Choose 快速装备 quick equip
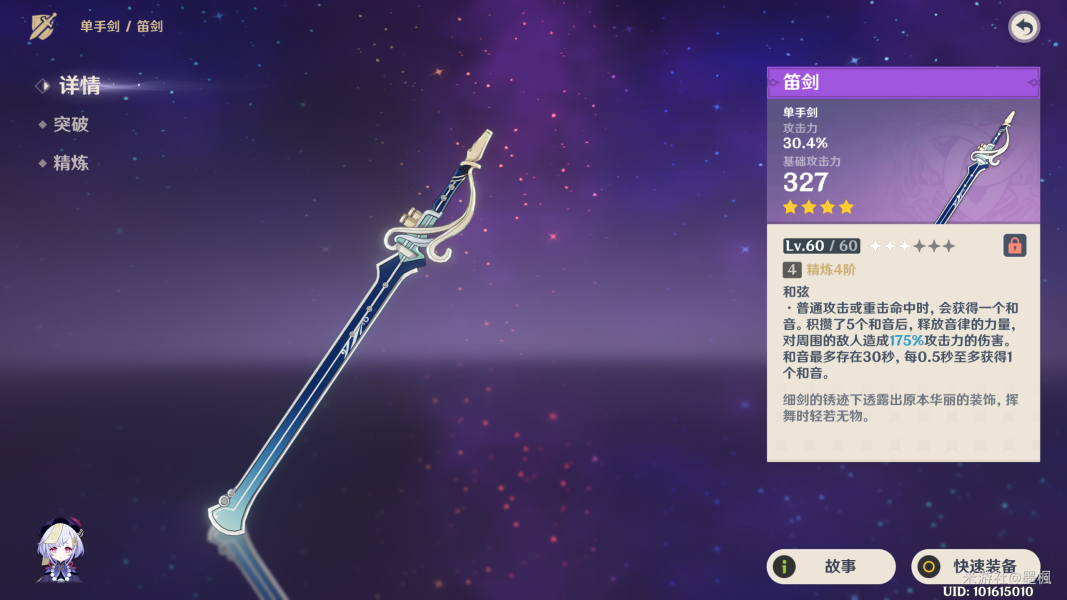The width and height of the screenshot is (1067, 600). click(975, 567)
